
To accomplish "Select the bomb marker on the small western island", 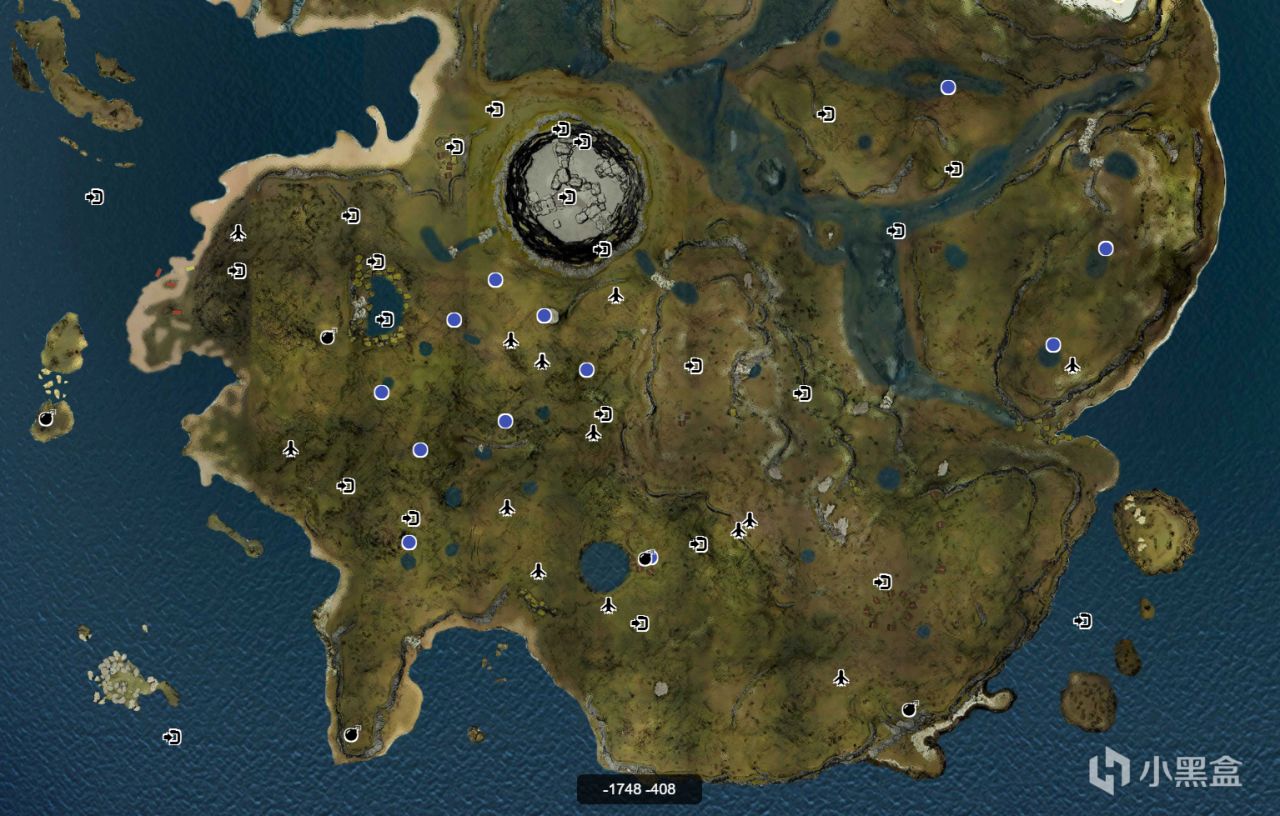I will pyautogui.click(x=46, y=419).
